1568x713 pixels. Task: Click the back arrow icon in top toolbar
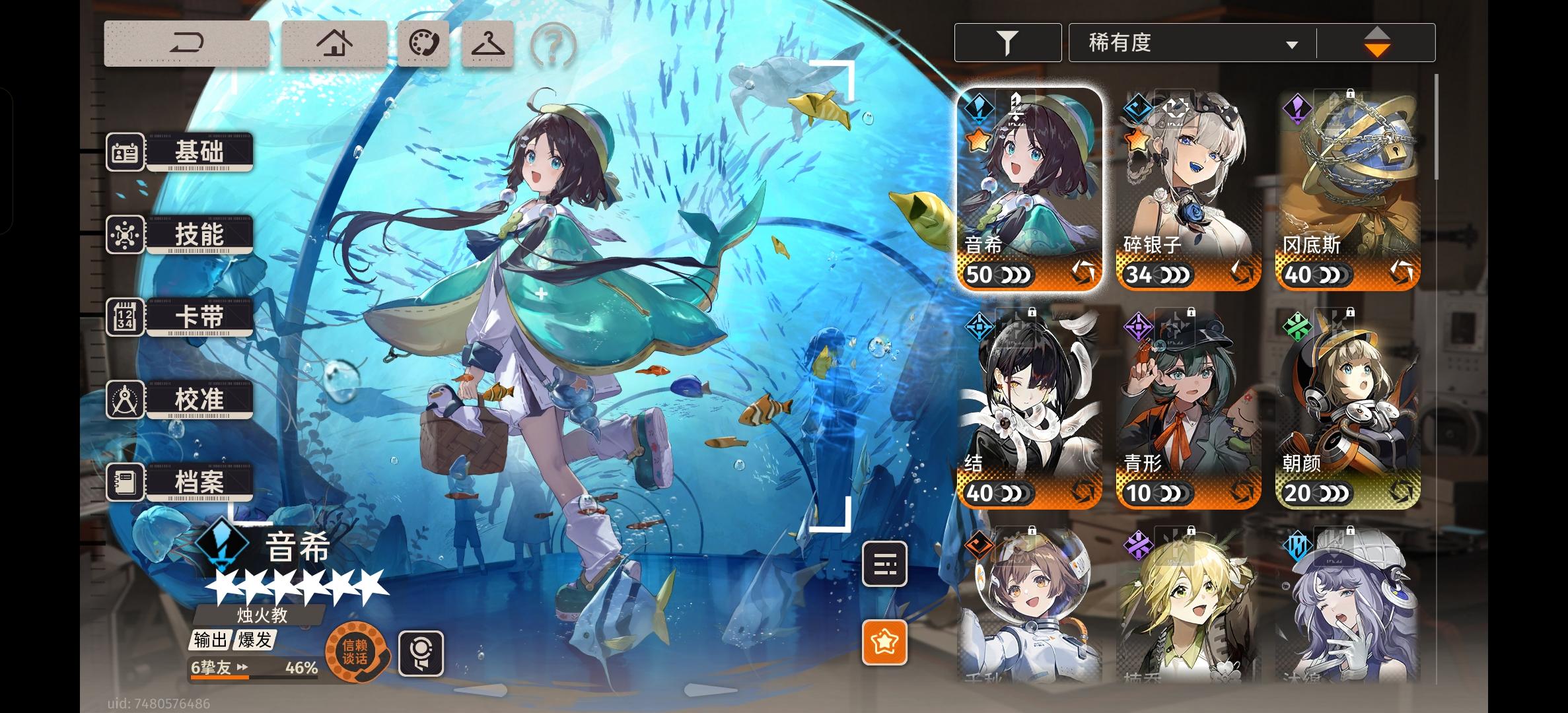click(x=187, y=44)
